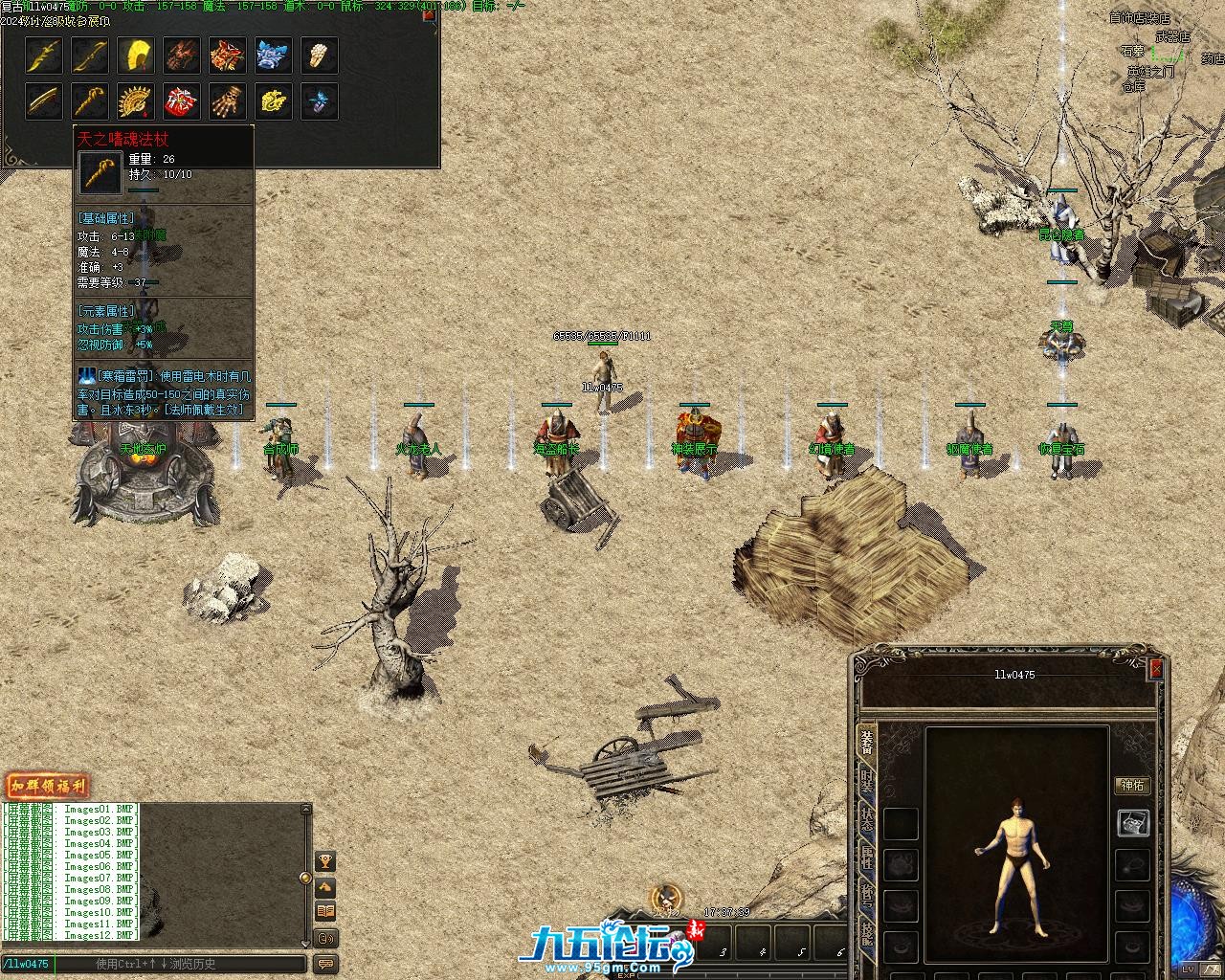Click the 加群领福利 banner button
The width and height of the screenshot is (1225, 980).
pyautogui.click(x=47, y=788)
